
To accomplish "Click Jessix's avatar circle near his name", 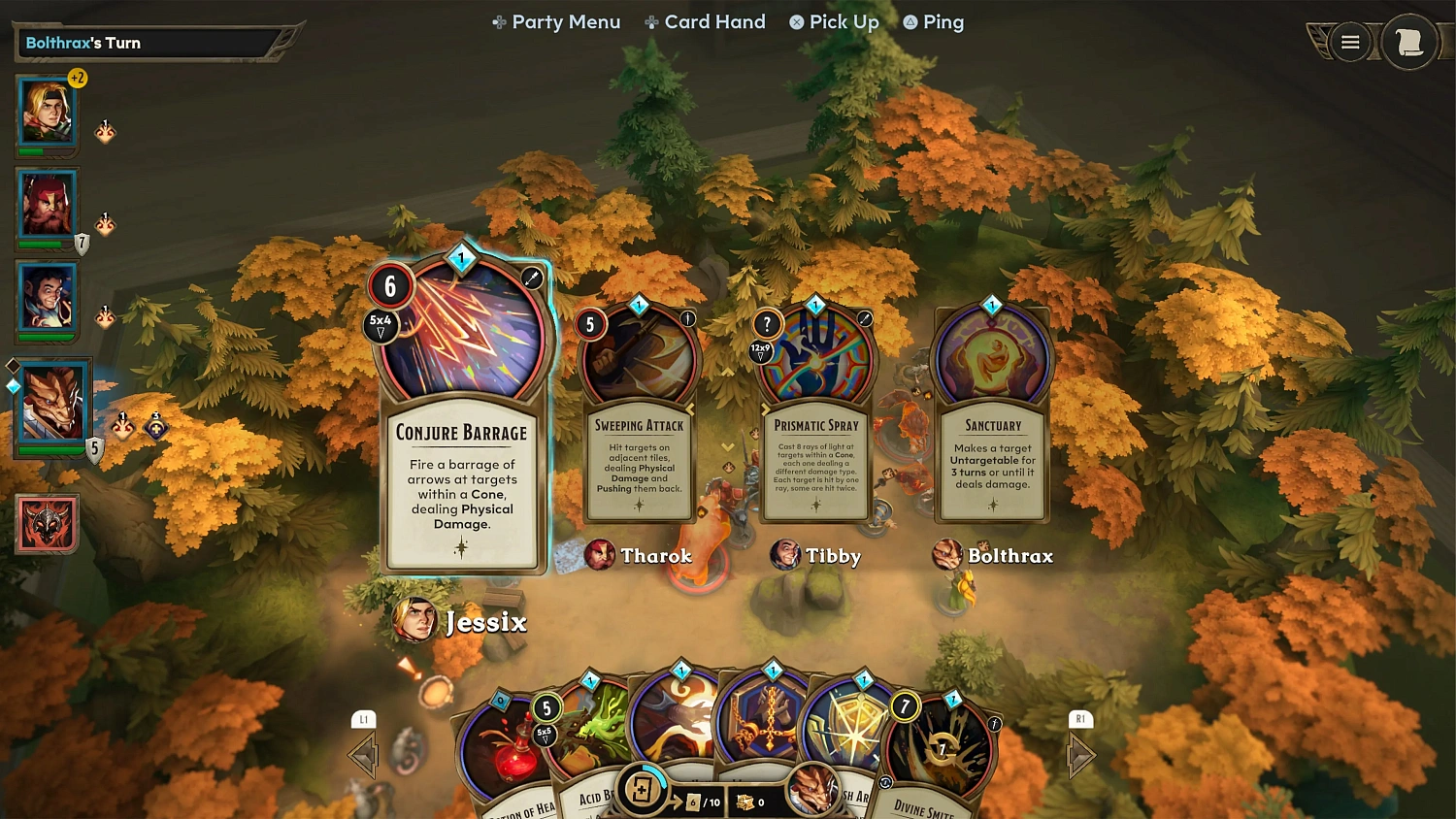I will click(415, 620).
